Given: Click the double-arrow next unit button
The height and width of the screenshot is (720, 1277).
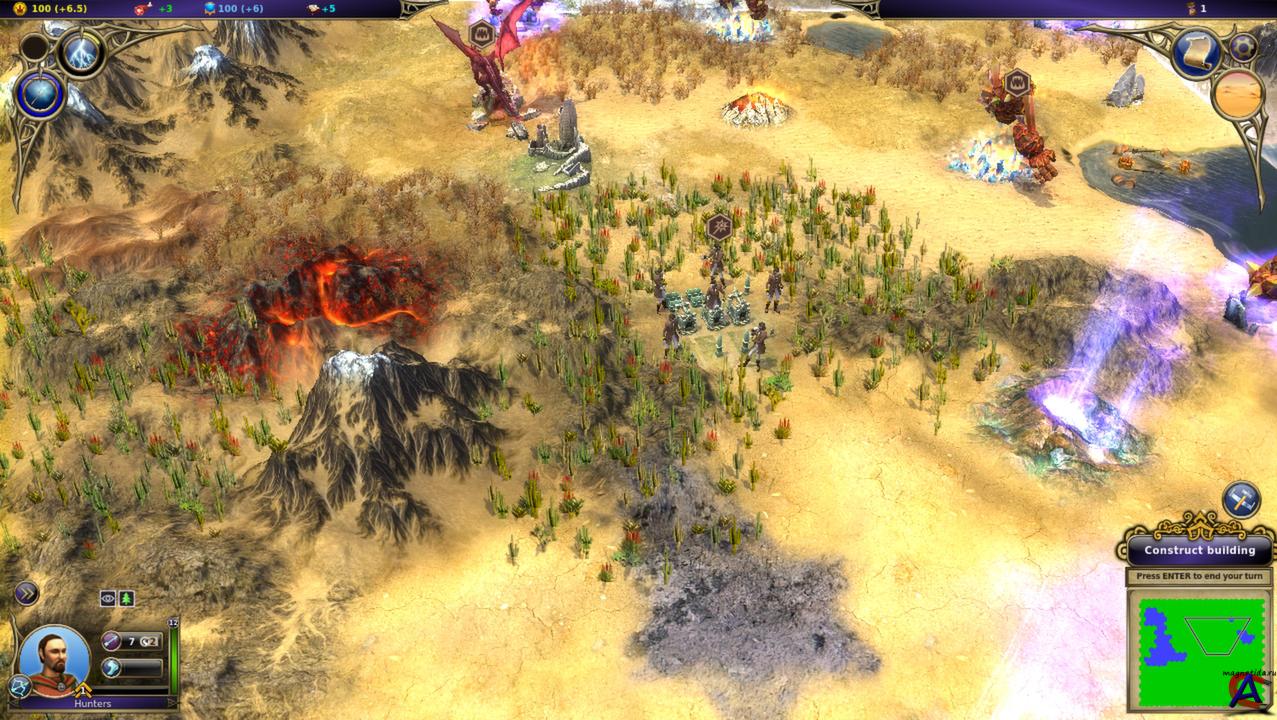Looking at the screenshot, I should pyautogui.click(x=26, y=593).
